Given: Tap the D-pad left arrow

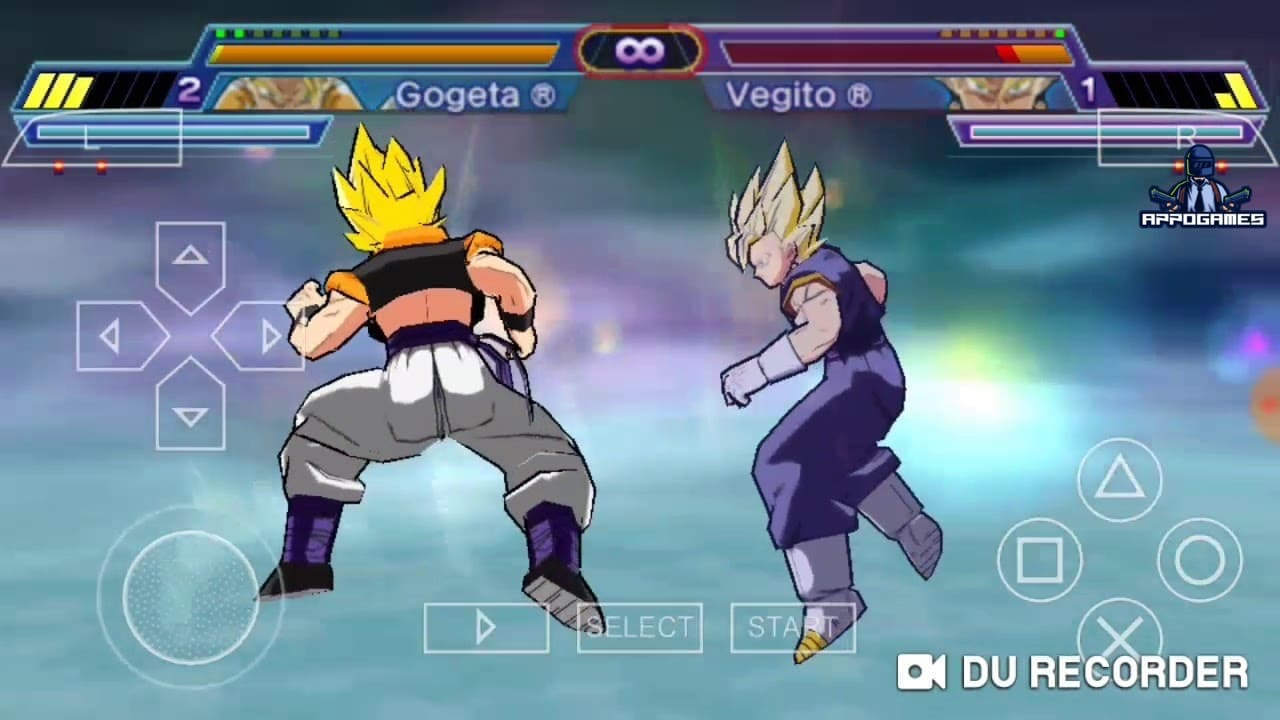Looking at the screenshot, I should [x=113, y=336].
